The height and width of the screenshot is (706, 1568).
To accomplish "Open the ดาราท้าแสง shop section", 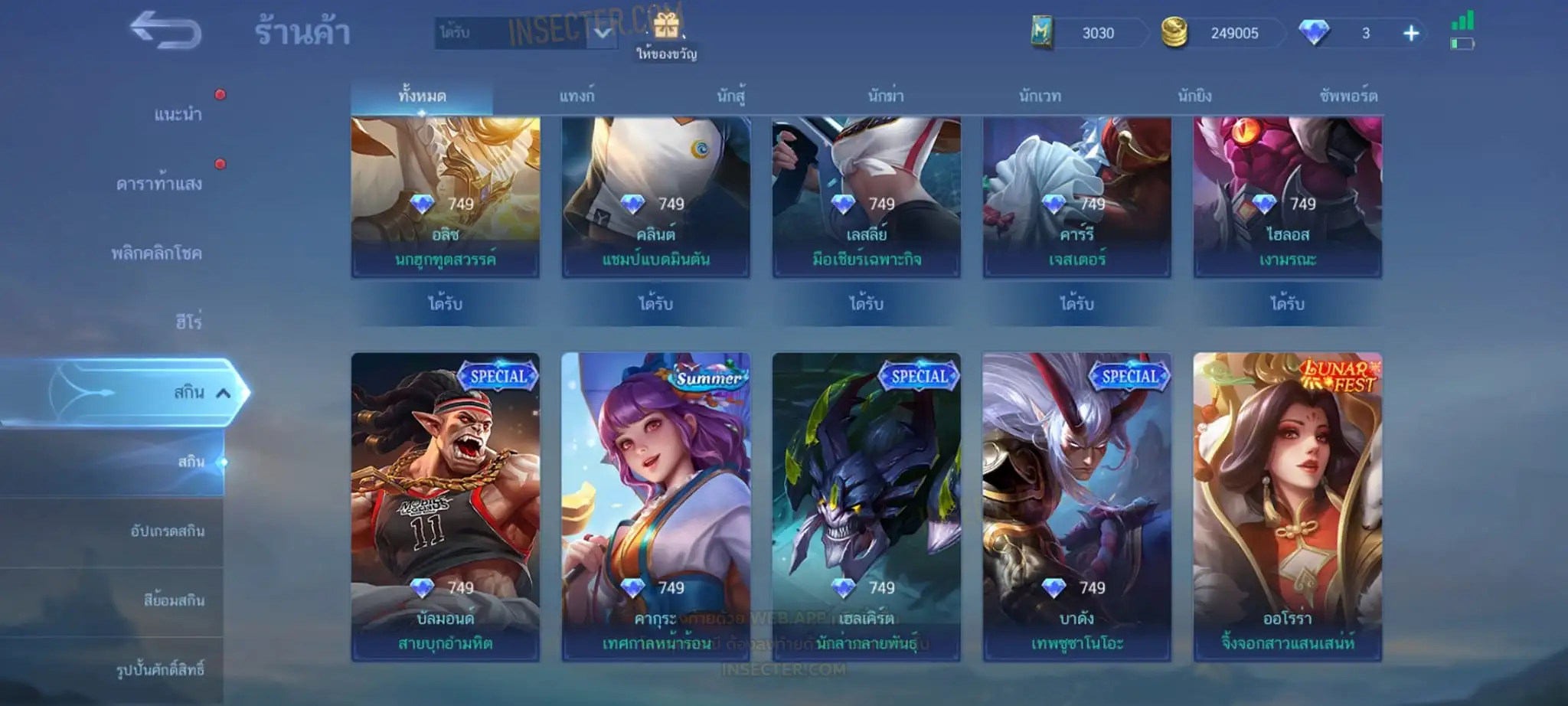I will (x=159, y=184).
